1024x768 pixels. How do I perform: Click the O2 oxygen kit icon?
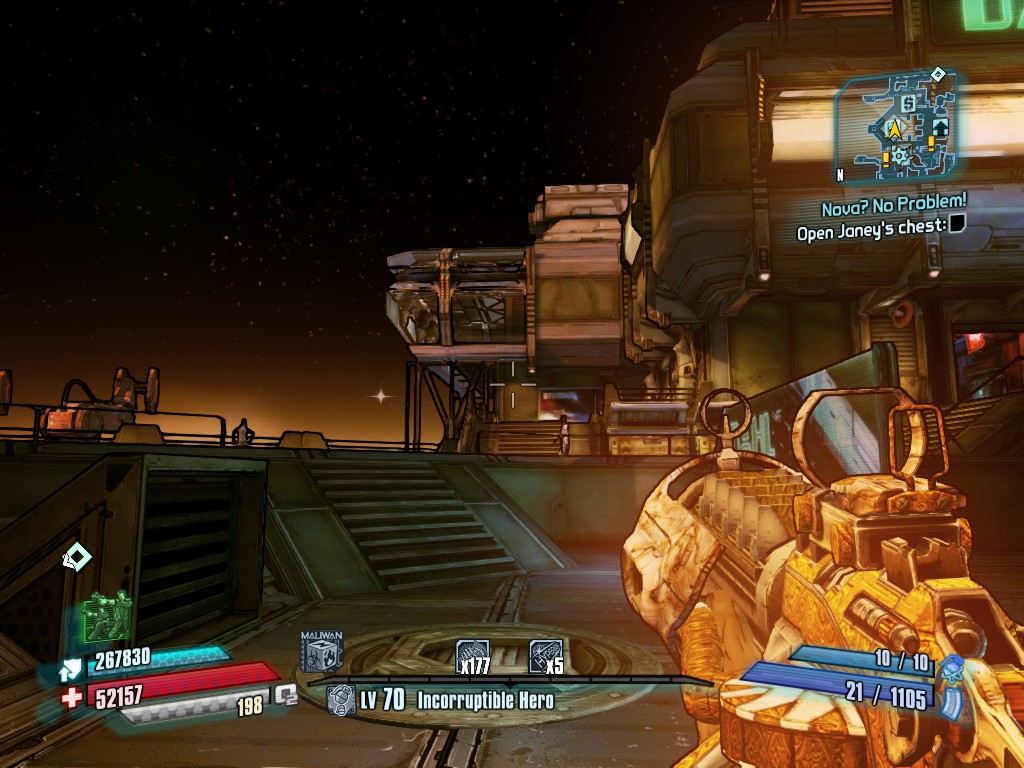click(287, 694)
